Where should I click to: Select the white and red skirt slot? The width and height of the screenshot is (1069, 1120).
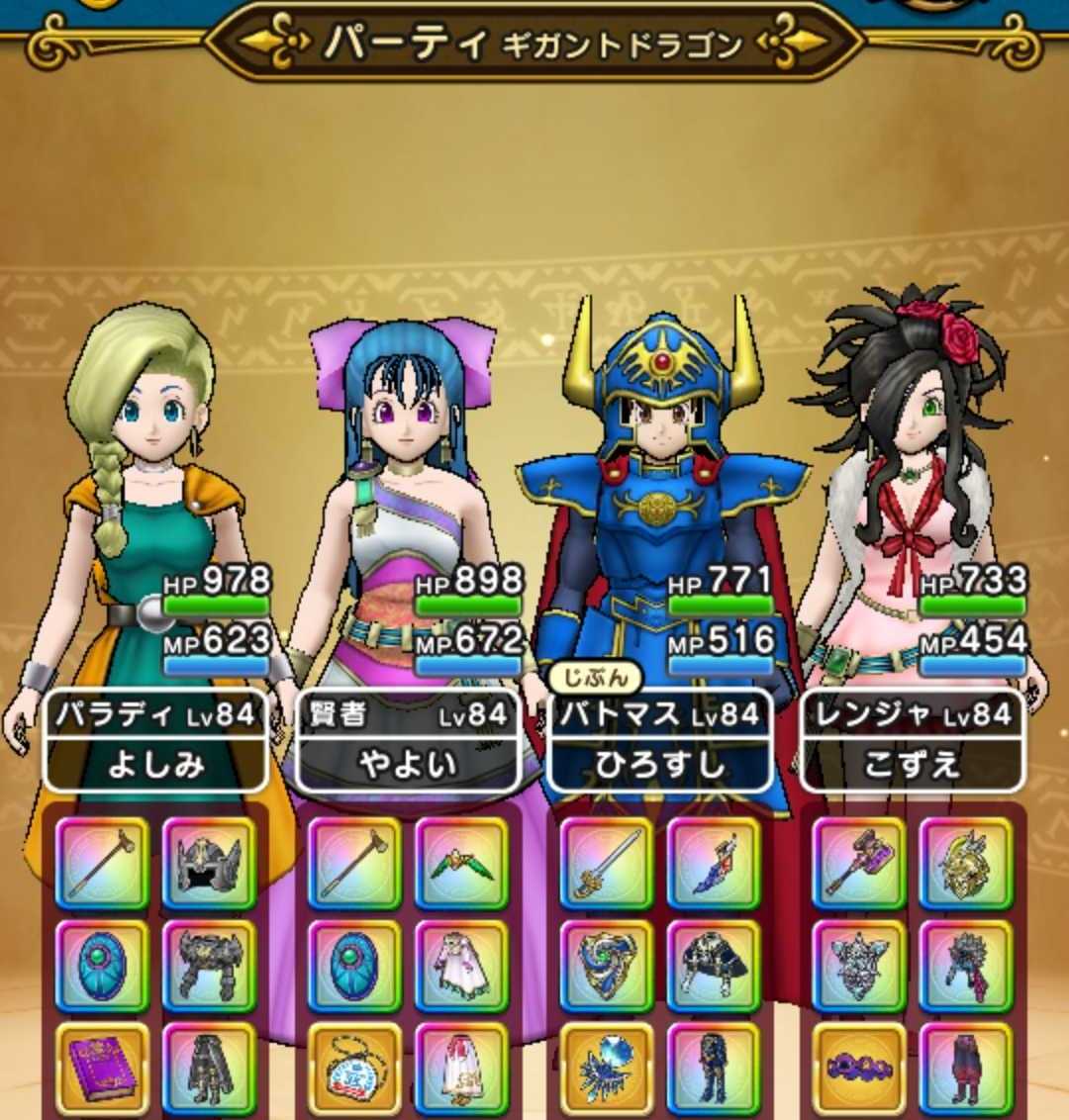(x=461, y=1070)
